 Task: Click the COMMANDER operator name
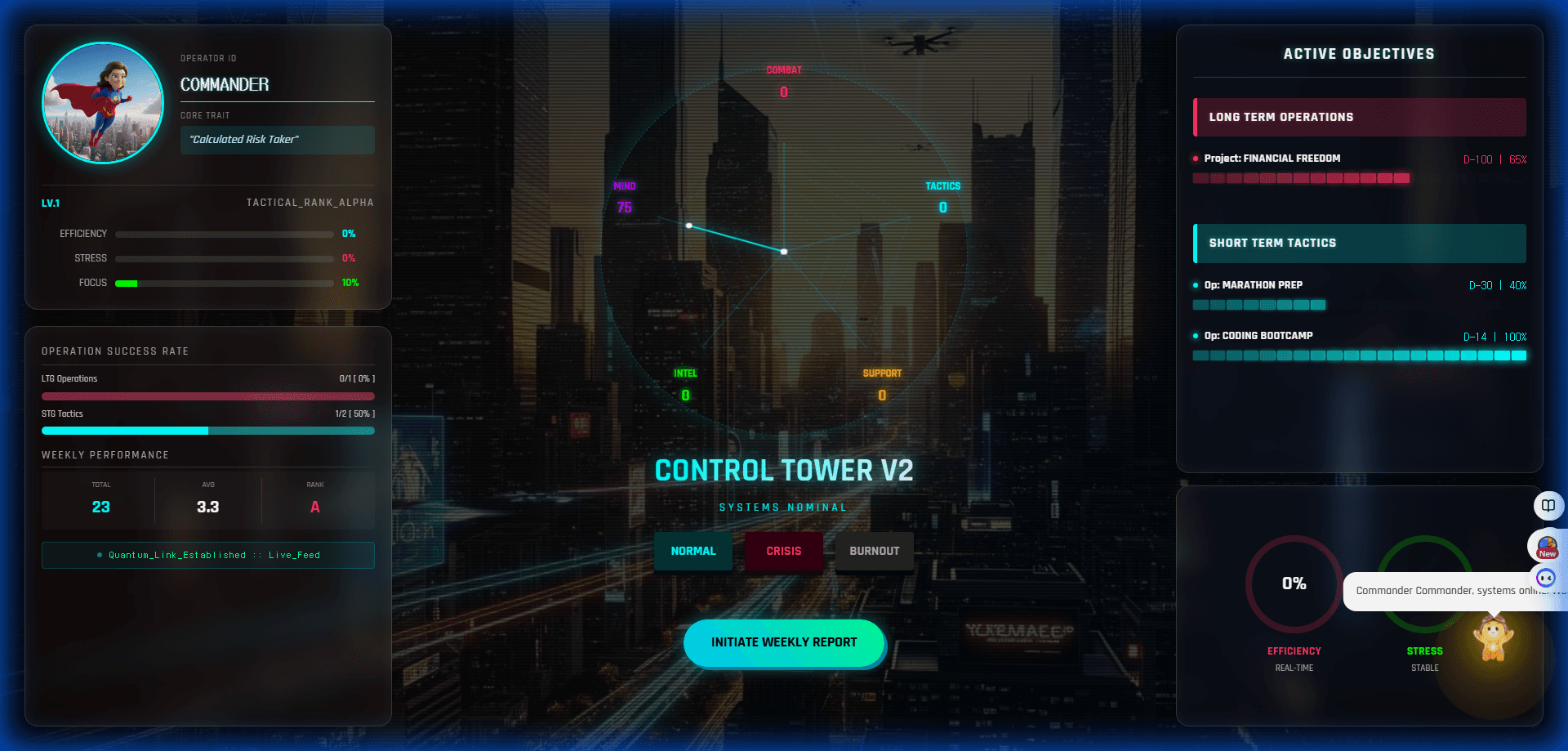pos(225,85)
